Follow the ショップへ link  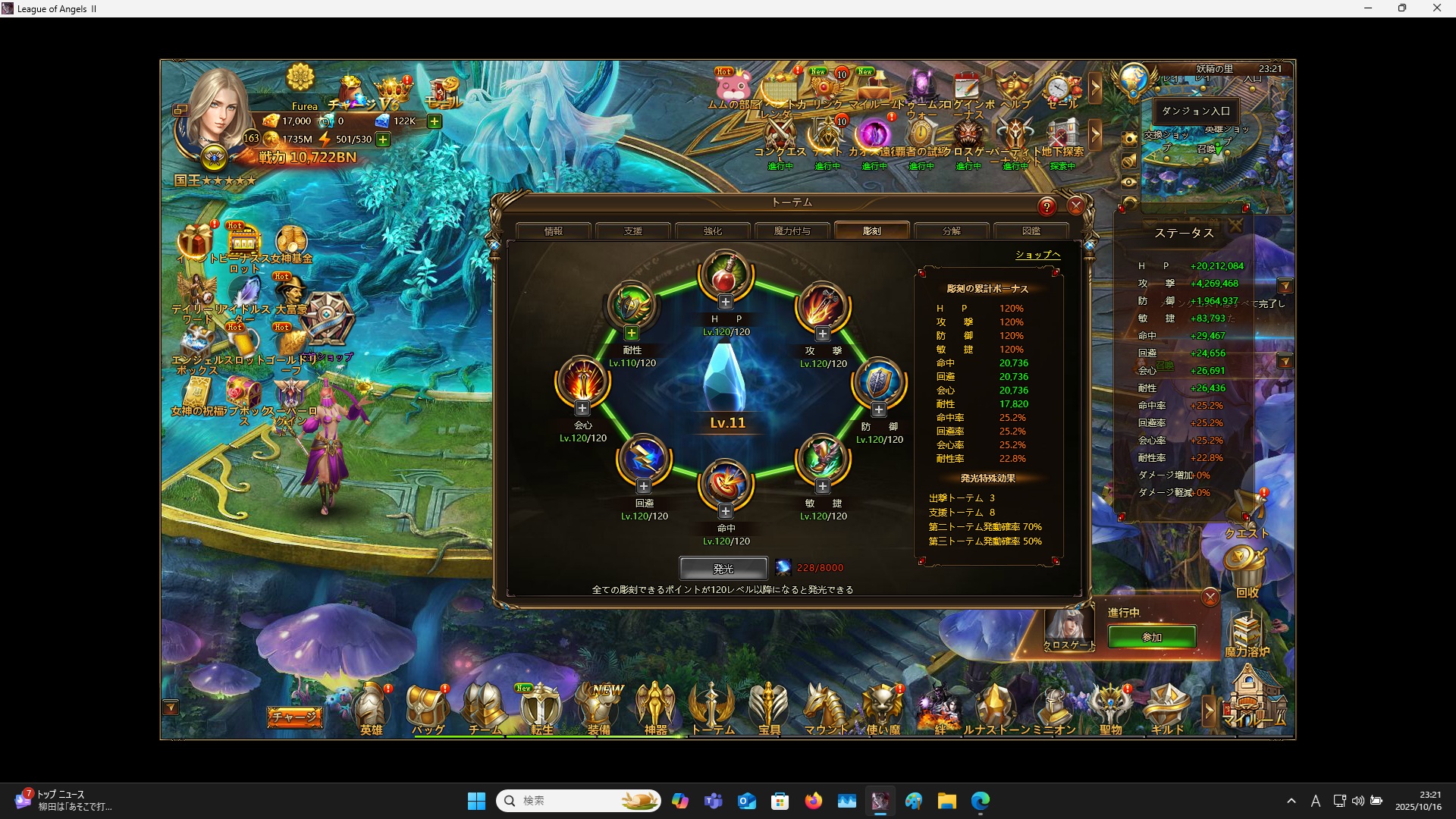[1037, 255]
